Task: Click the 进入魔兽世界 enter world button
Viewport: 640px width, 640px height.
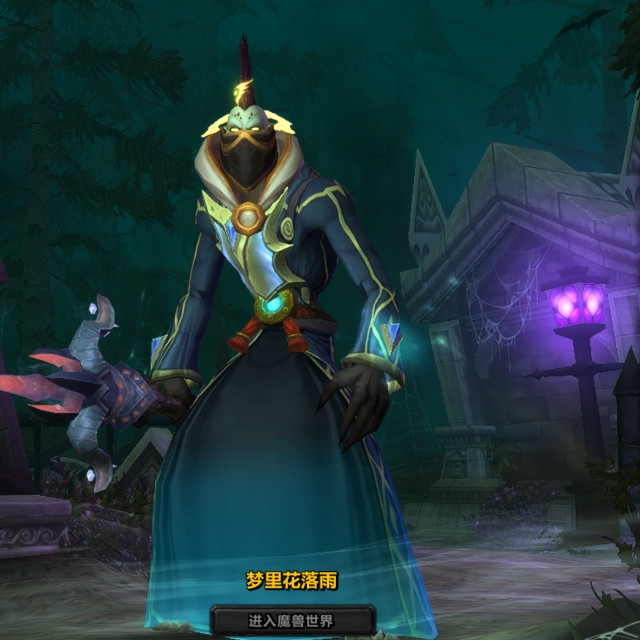Action: pyautogui.click(x=290, y=620)
